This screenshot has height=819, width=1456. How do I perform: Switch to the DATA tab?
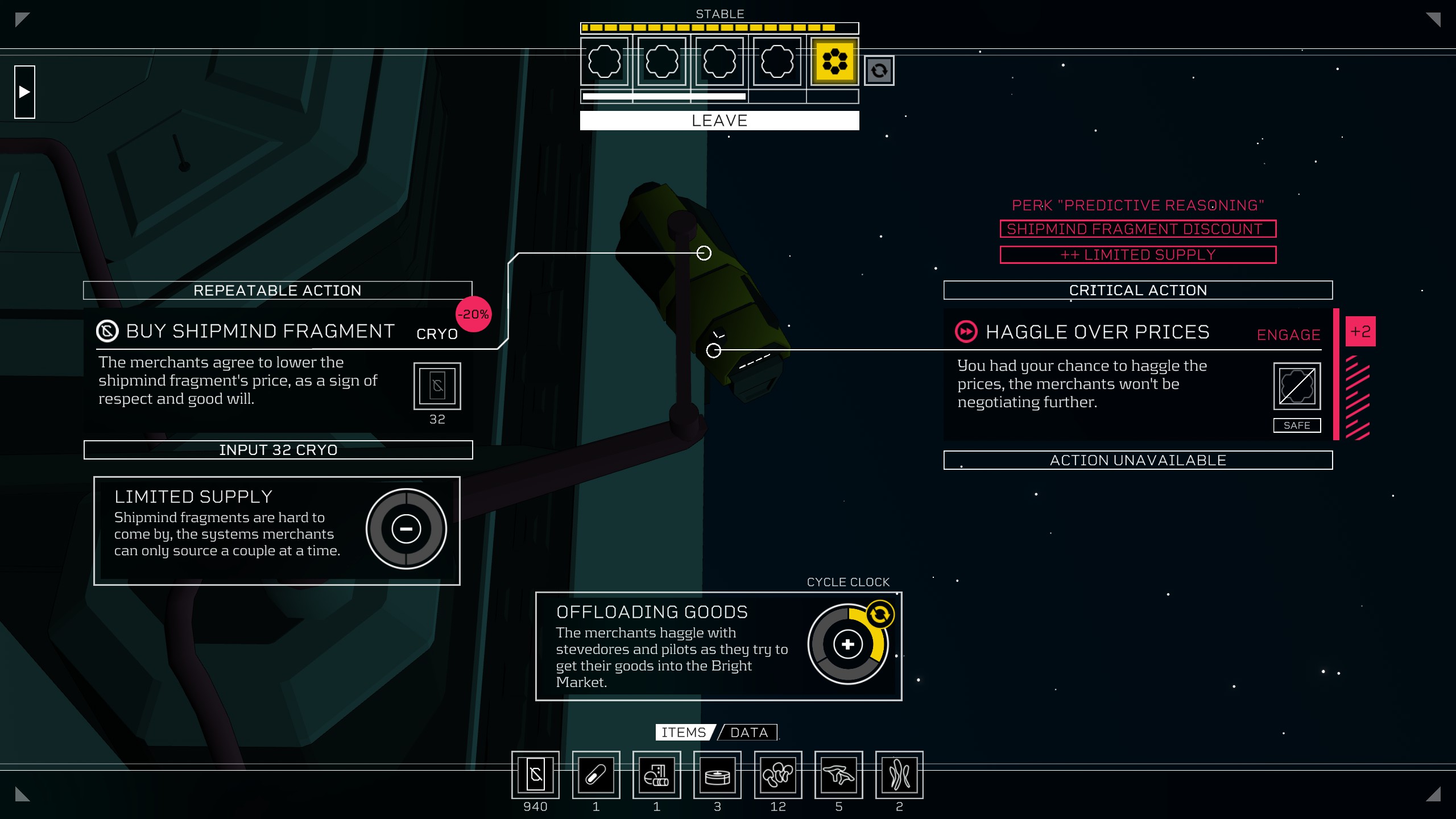coord(749,733)
